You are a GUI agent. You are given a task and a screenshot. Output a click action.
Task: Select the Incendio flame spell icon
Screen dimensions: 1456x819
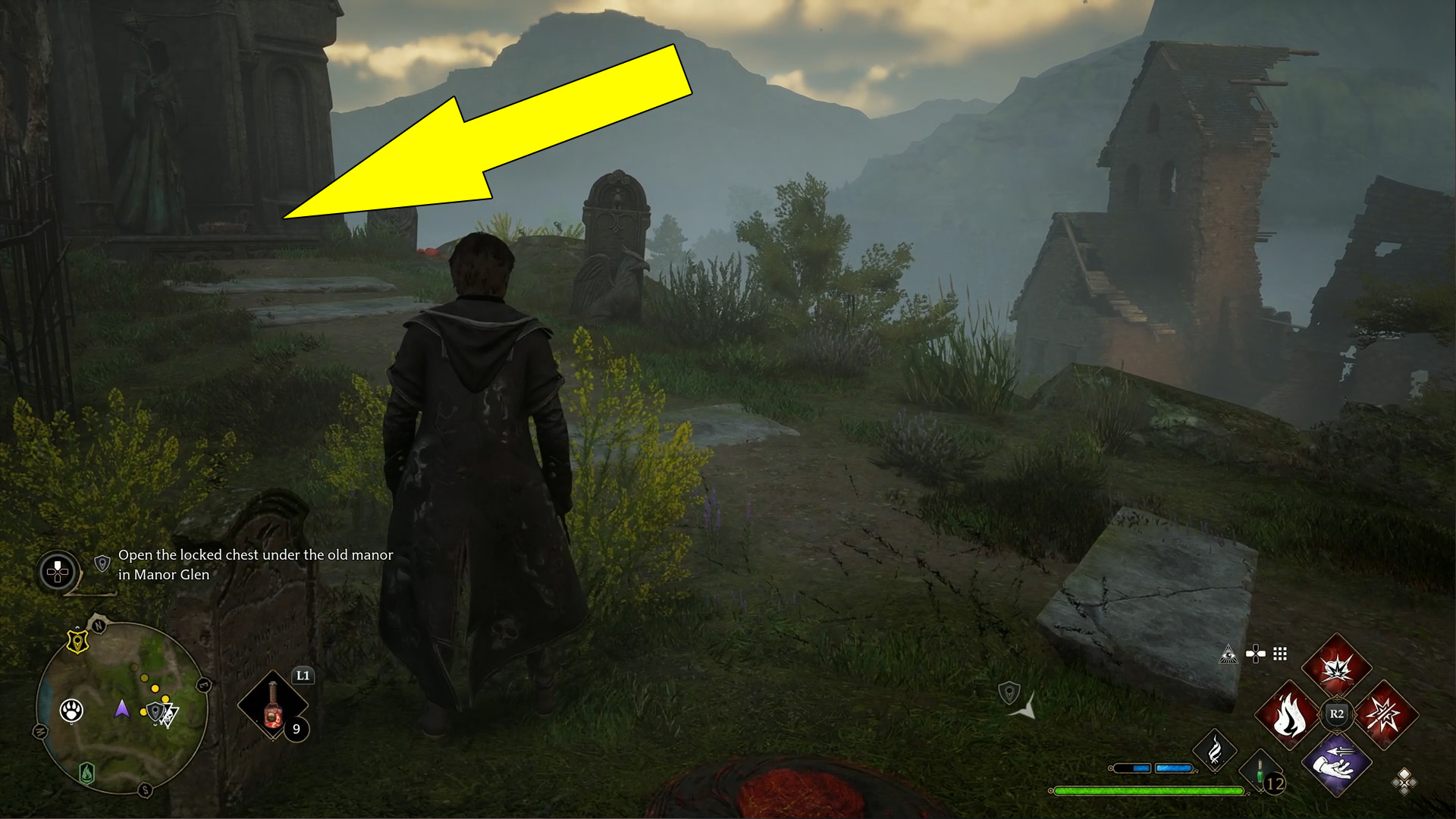(x=1288, y=715)
